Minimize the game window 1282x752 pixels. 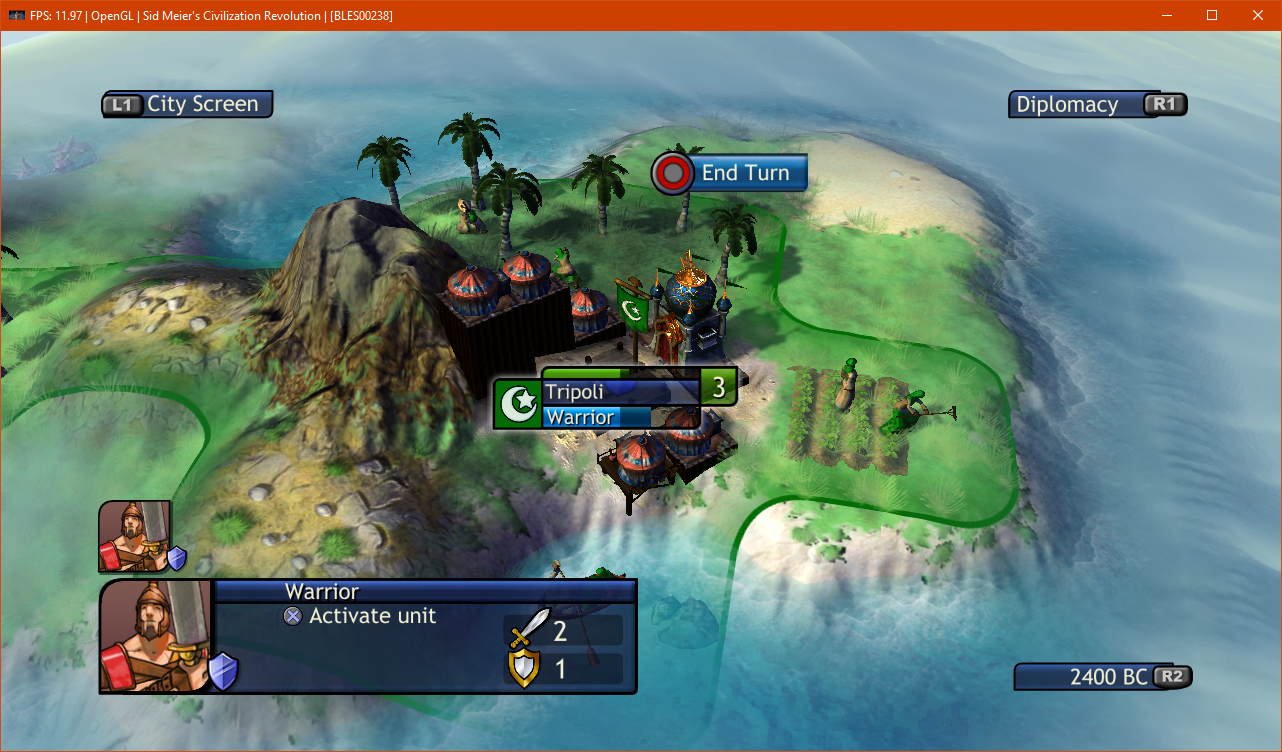pyautogui.click(x=1166, y=15)
